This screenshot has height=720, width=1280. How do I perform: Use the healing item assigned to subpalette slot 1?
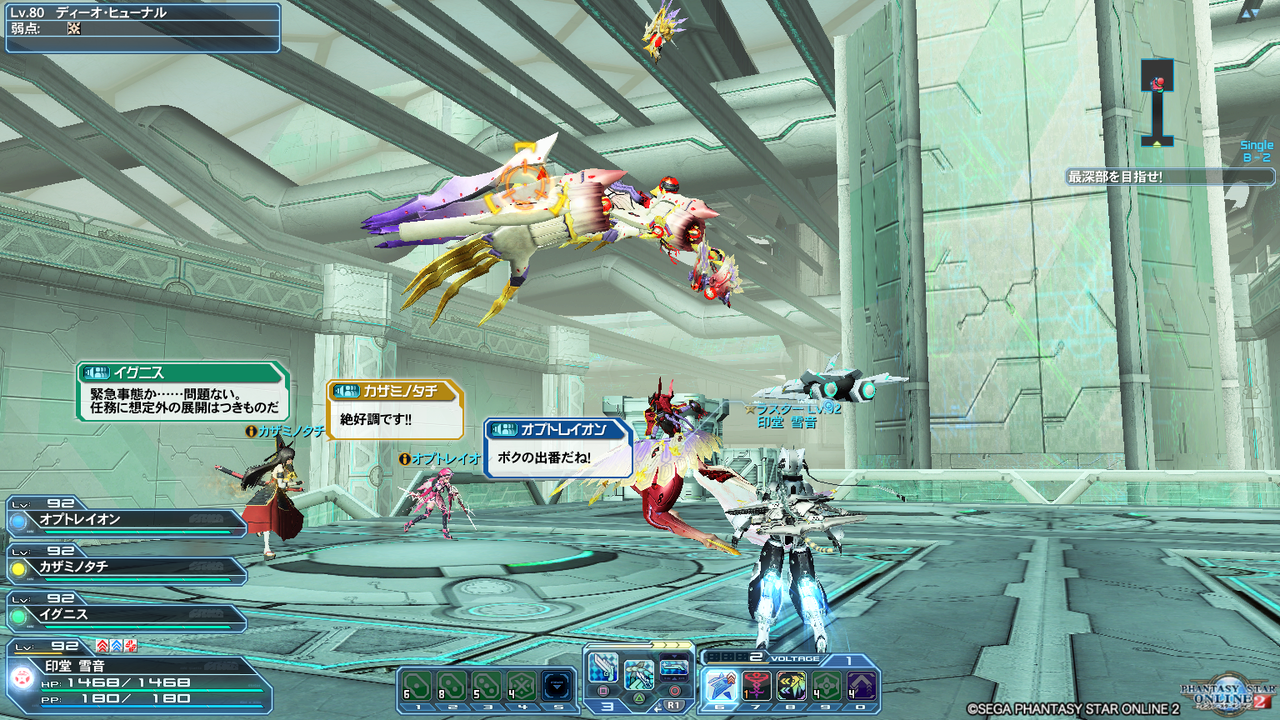click(x=417, y=685)
